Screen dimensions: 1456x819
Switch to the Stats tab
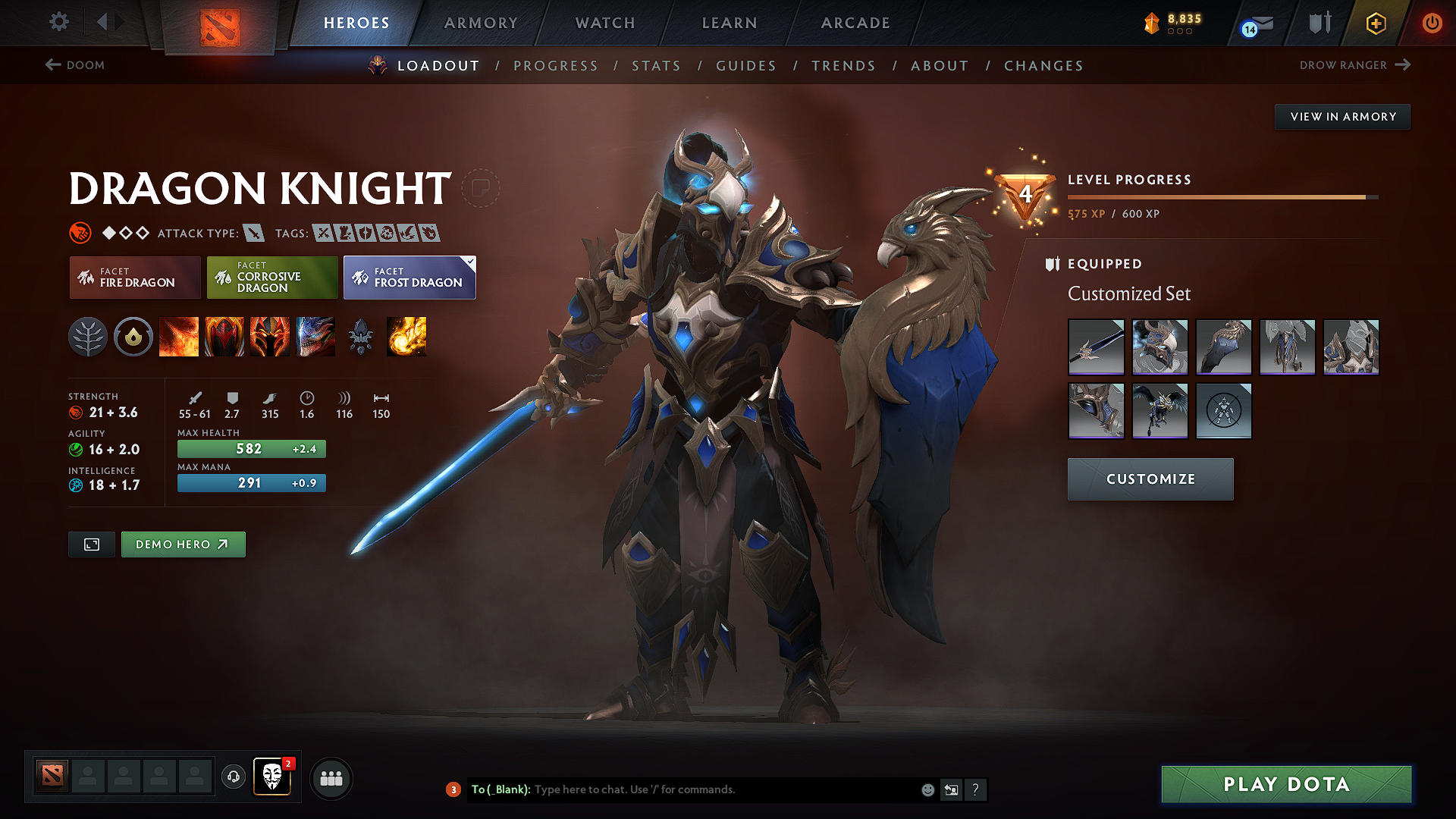656,66
